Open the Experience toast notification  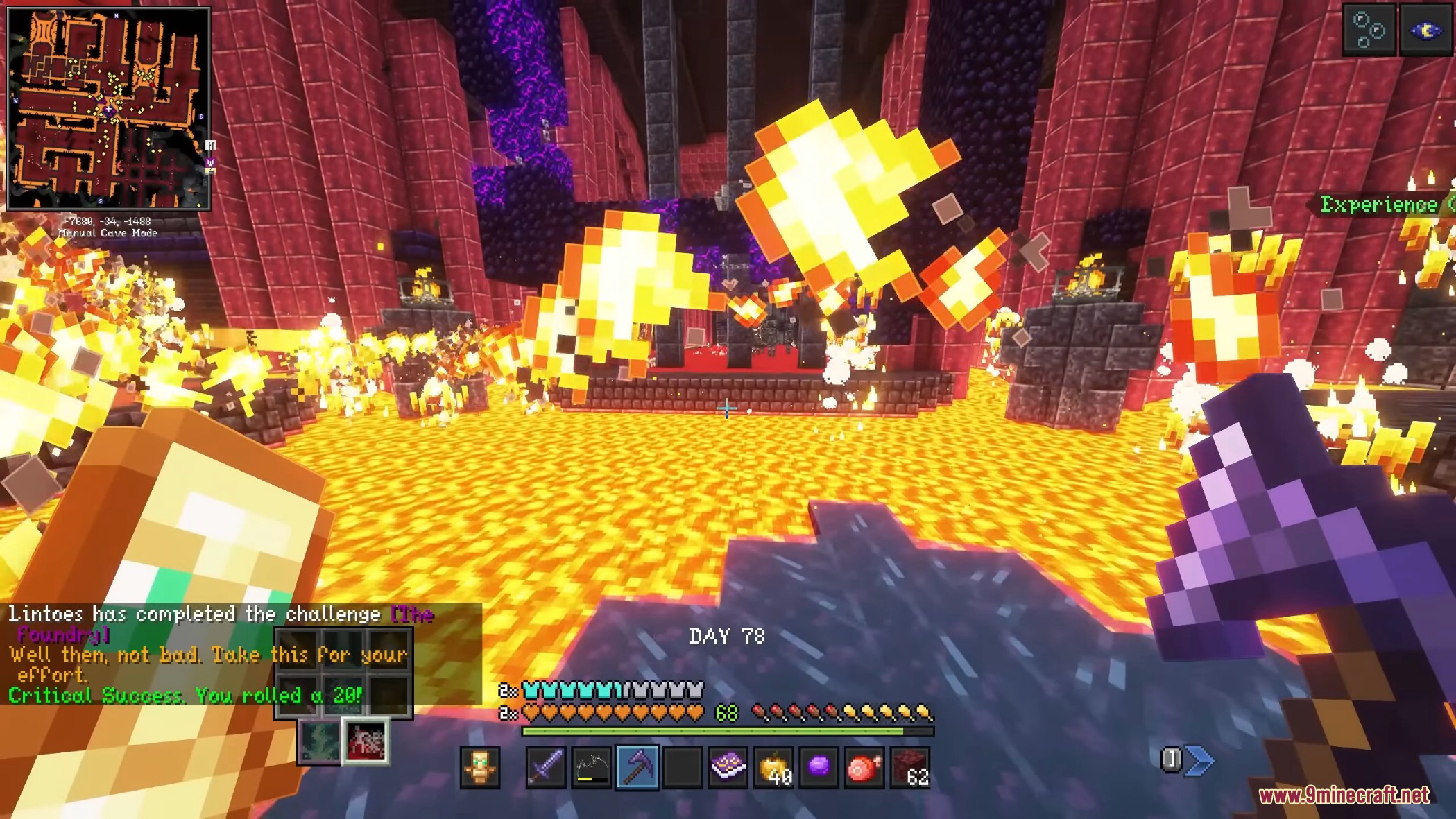(x=1380, y=205)
